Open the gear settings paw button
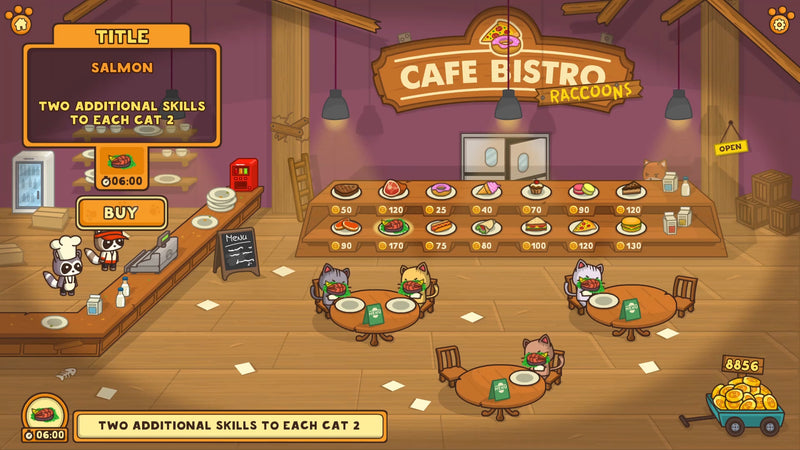The width and height of the screenshot is (800, 450). point(780,19)
